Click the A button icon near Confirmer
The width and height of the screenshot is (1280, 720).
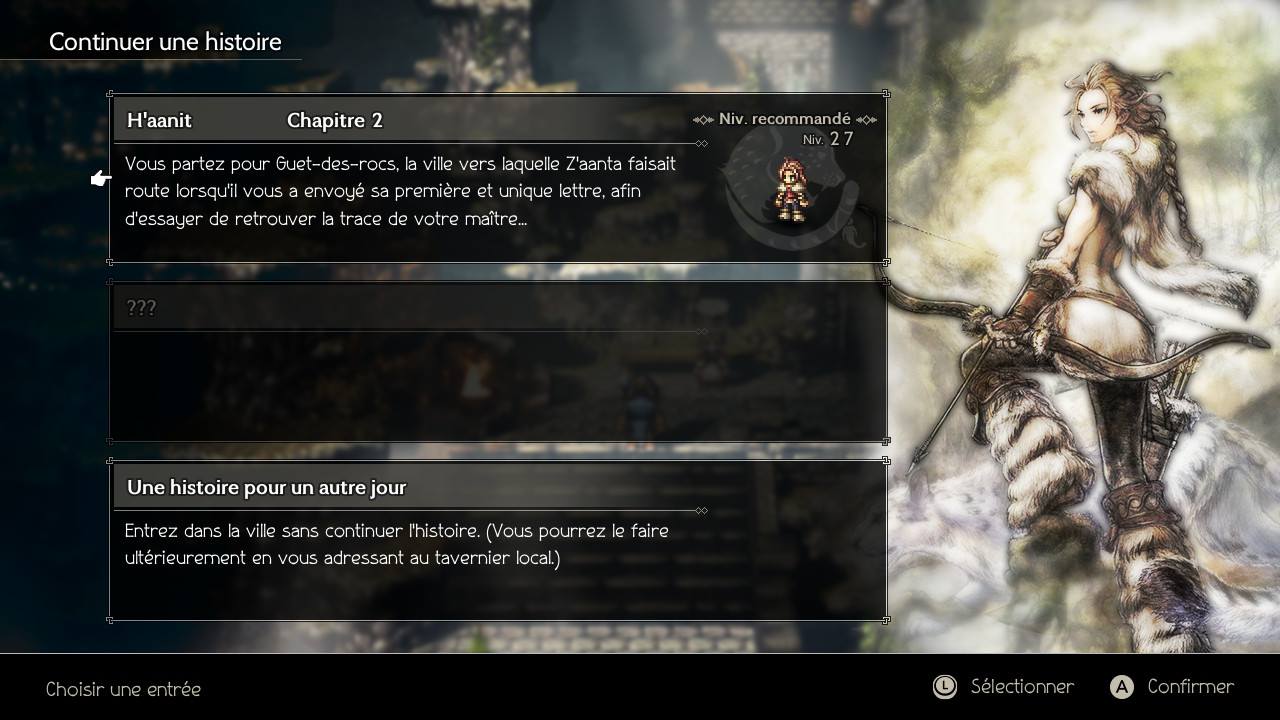(x=1123, y=687)
